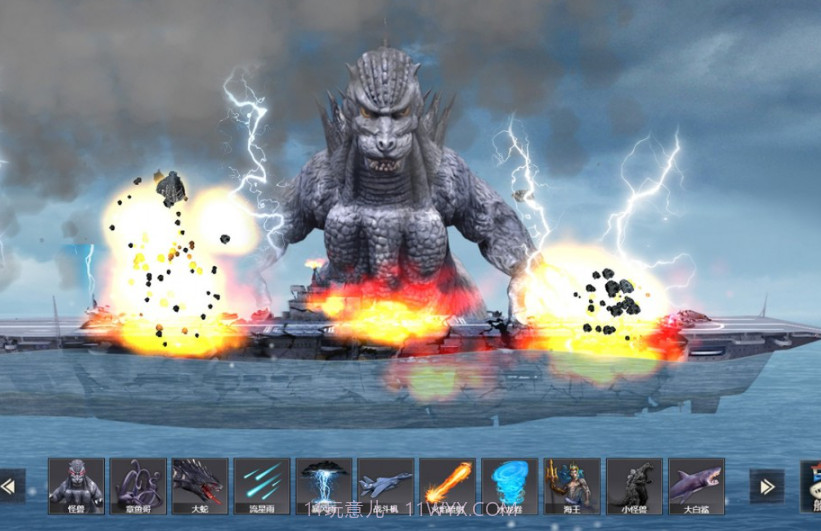Activate the lightning storm cloud ability
Screen dimensions: 821x531
pos(324,486)
